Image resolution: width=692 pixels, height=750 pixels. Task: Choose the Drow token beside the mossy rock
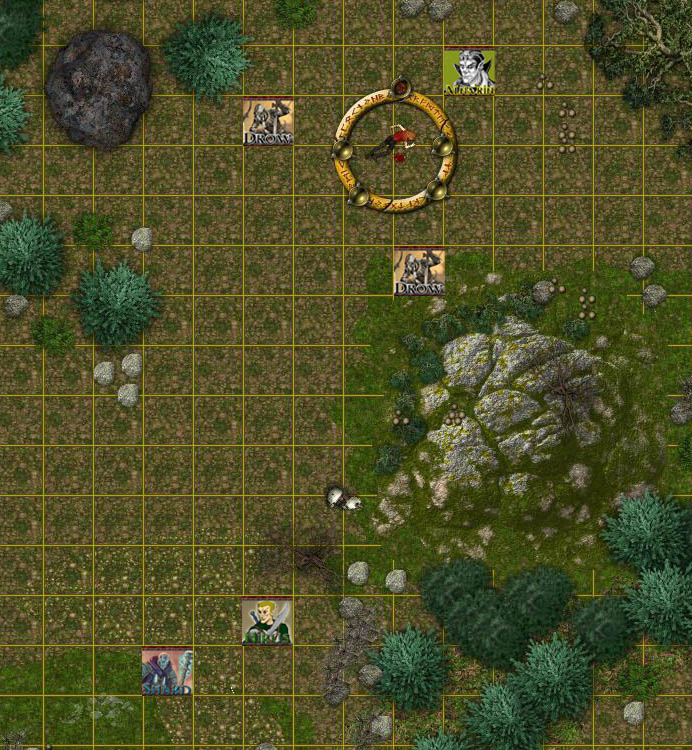tap(419, 272)
